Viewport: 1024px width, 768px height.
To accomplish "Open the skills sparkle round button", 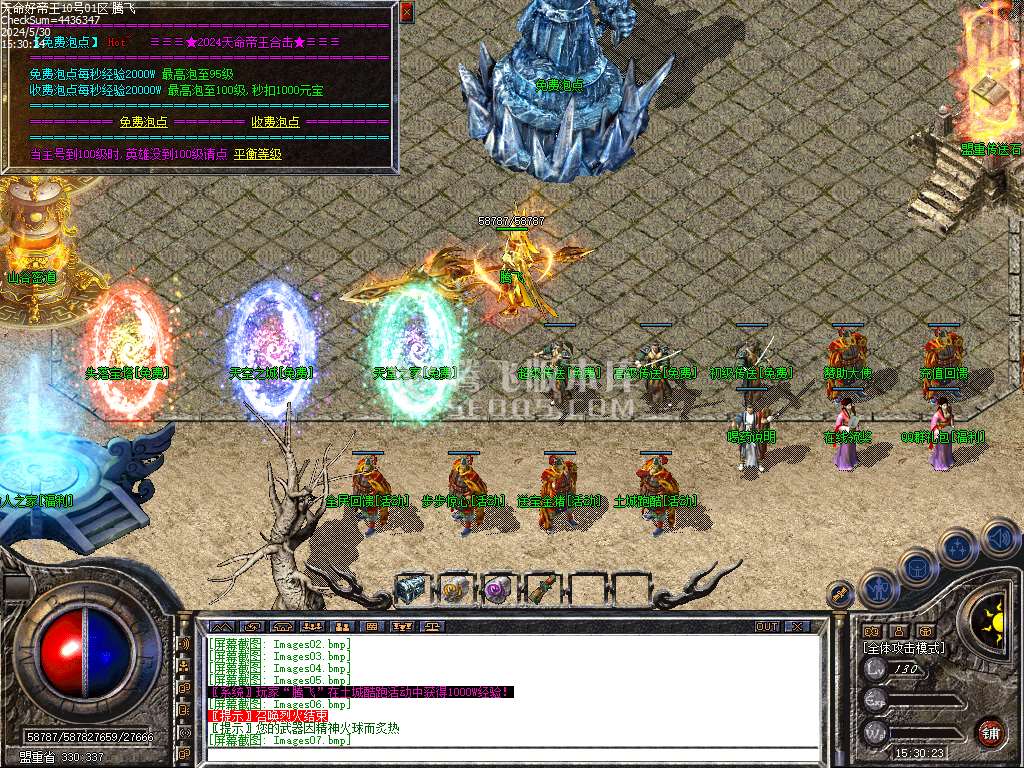I will (x=958, y=548).
